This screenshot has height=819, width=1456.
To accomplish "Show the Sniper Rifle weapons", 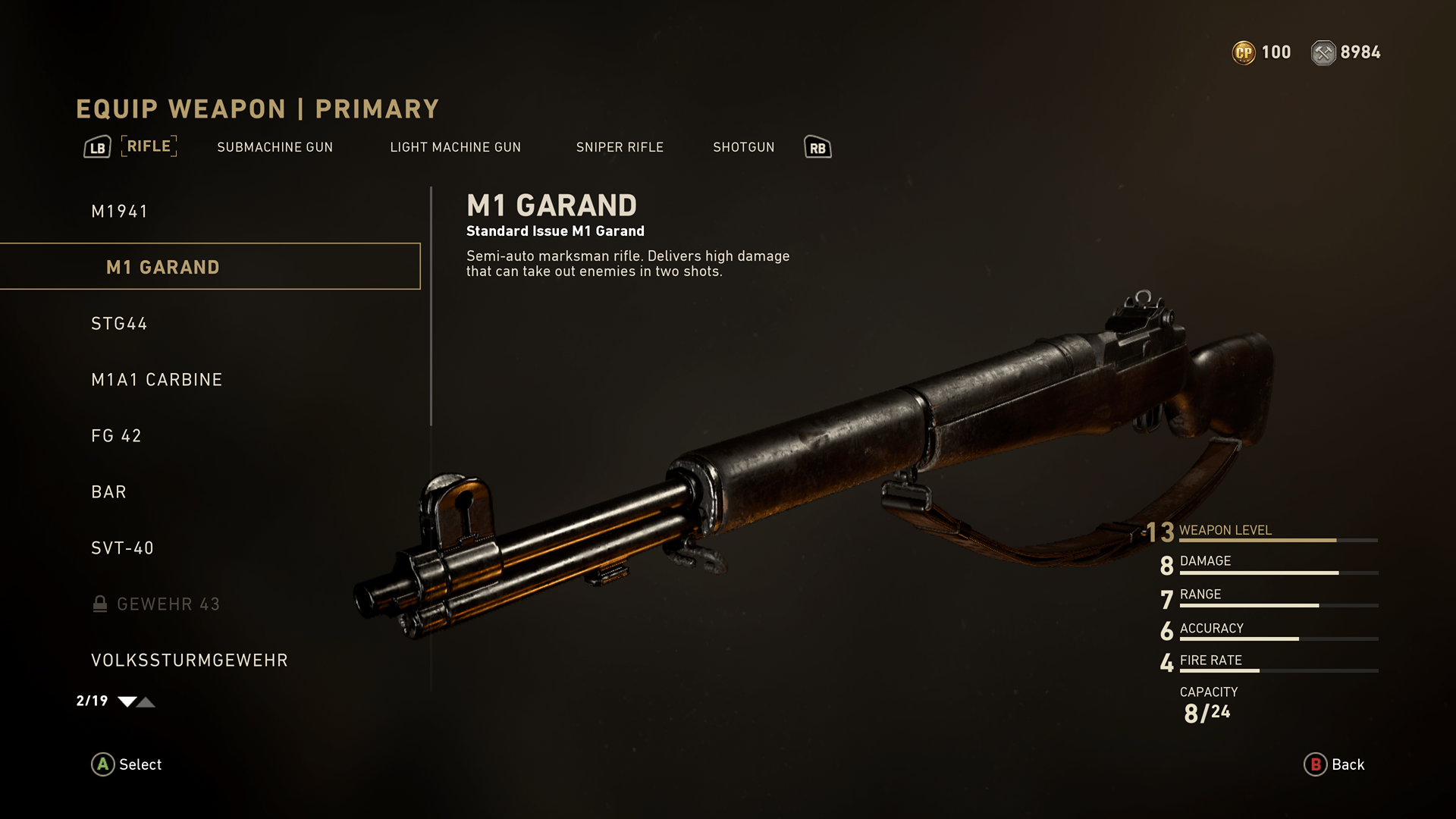I will coord(620,147).
